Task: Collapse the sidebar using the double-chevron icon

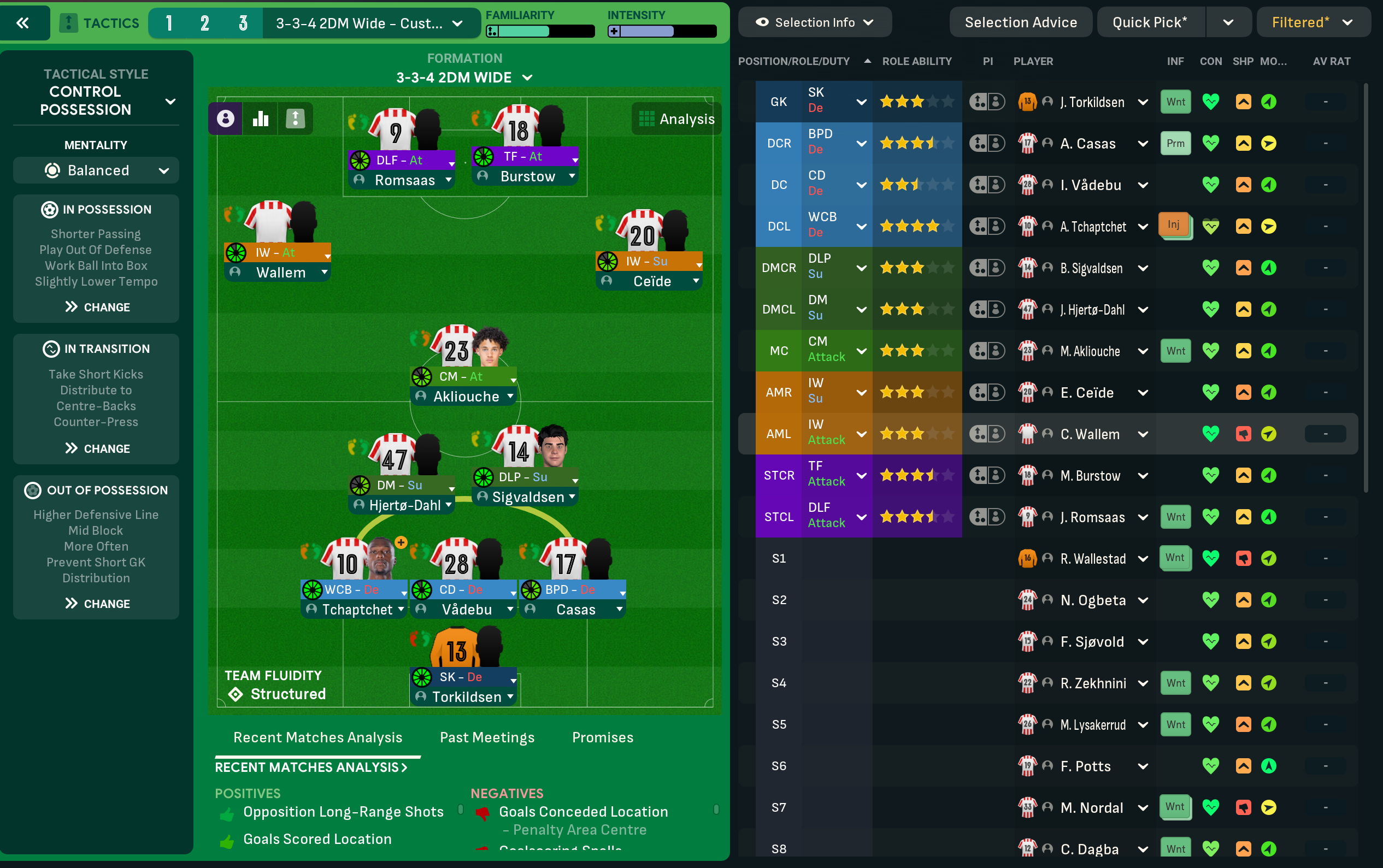Action: pyautogui.click(x=23, y=23)
